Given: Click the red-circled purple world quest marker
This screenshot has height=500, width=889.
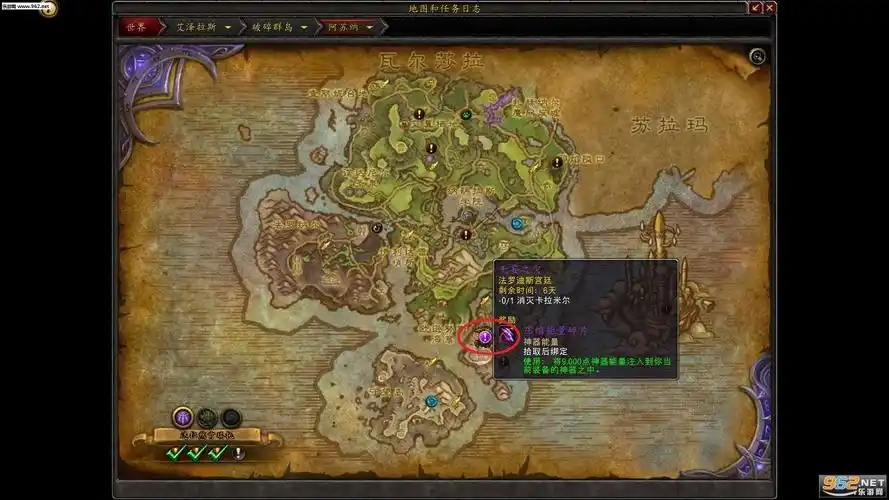Looking at the screenshot, I should coord(484,338).
